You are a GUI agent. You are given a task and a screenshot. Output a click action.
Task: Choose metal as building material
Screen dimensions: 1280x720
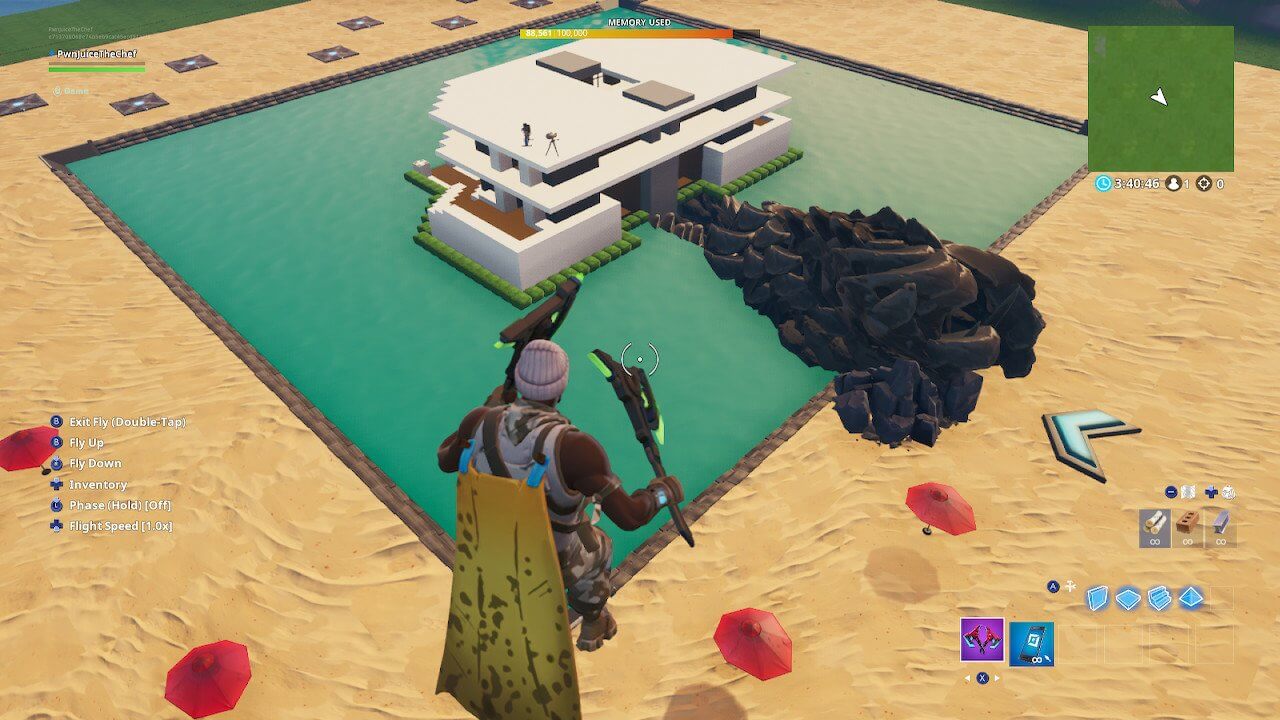click(1220, 527)
